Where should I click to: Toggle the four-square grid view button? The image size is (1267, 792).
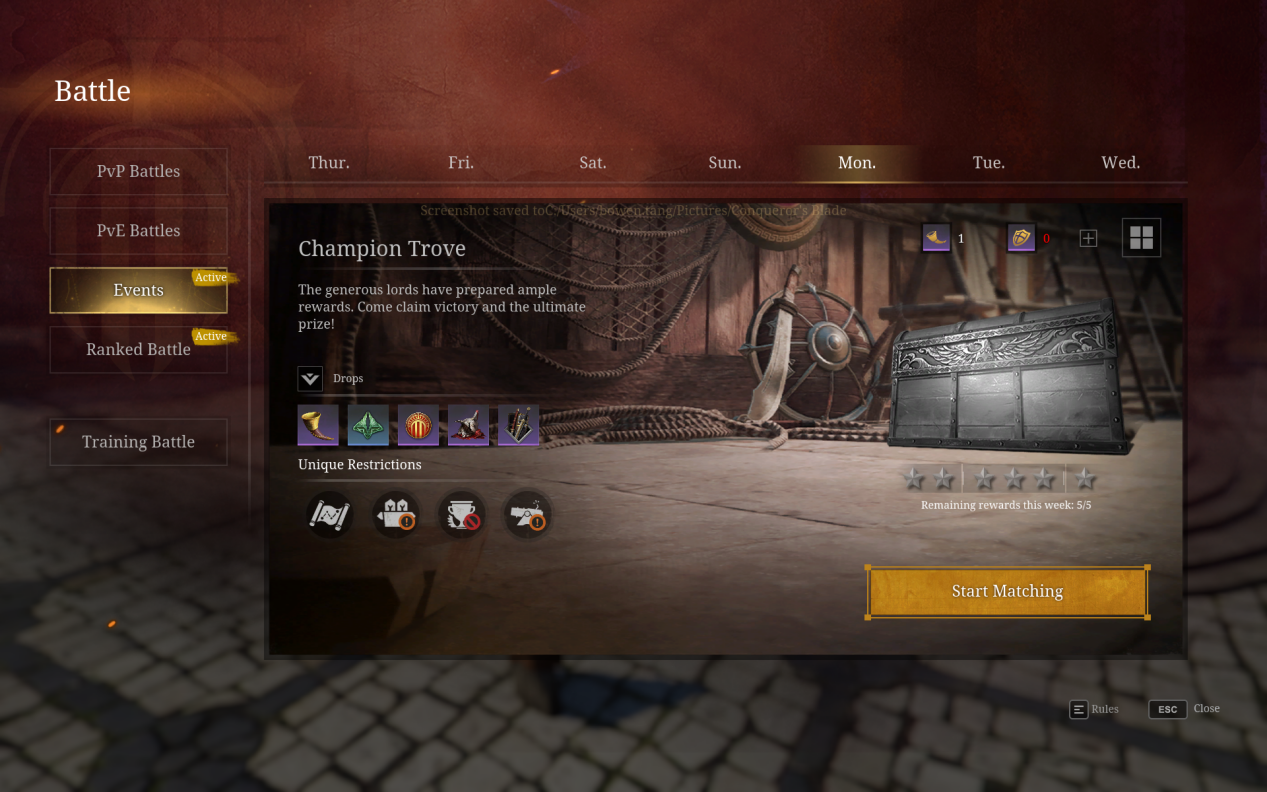tap(1141, 238)
